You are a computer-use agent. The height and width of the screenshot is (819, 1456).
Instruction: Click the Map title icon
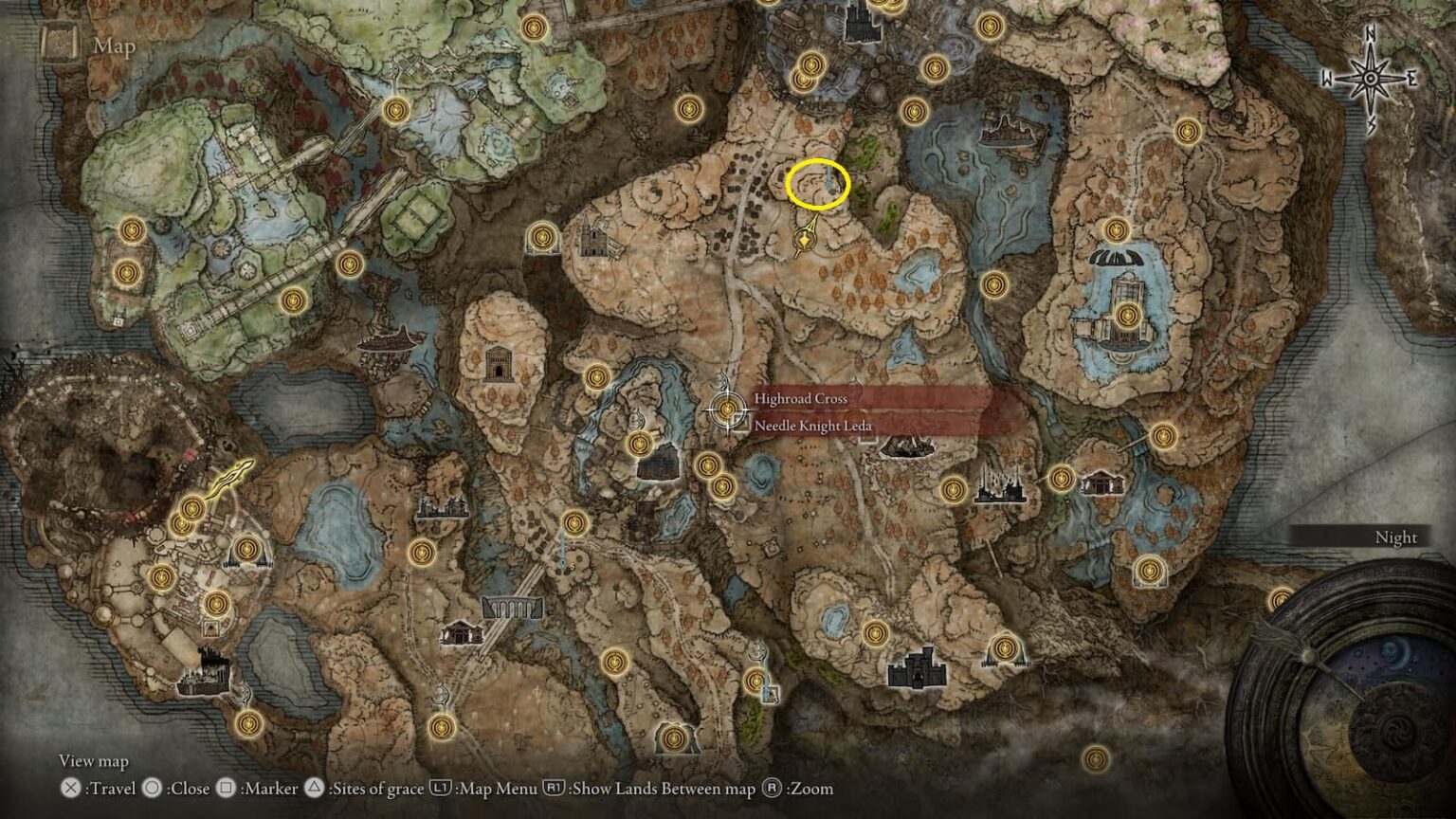coord(59,45)
